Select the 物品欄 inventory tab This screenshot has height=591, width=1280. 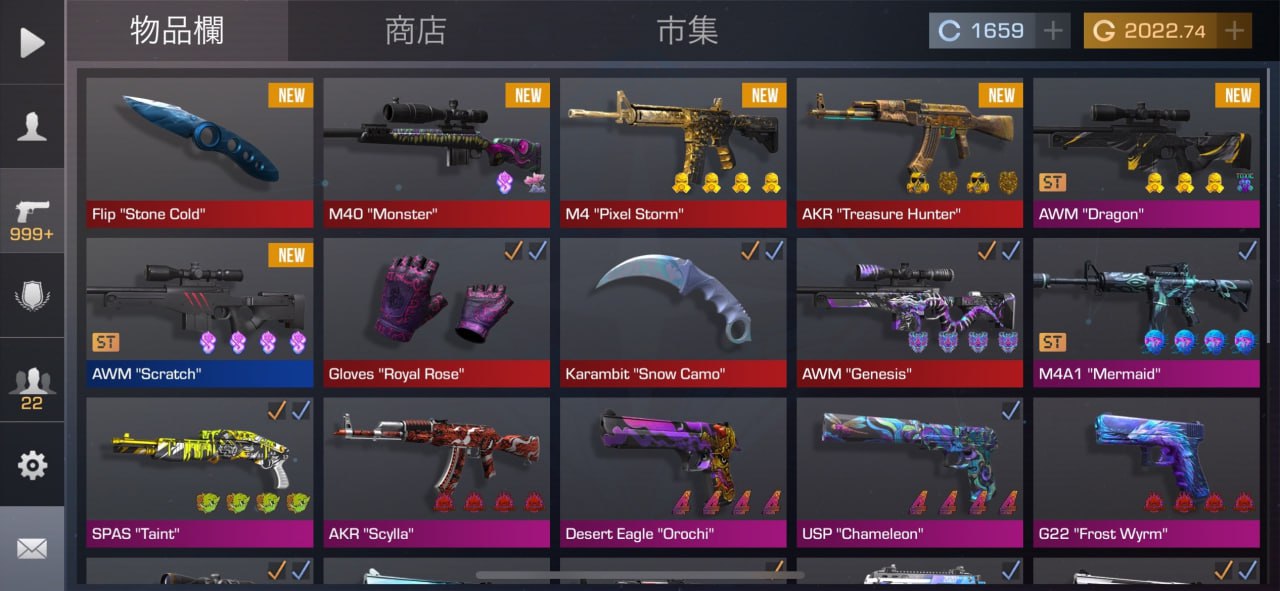tap(177, 31)
